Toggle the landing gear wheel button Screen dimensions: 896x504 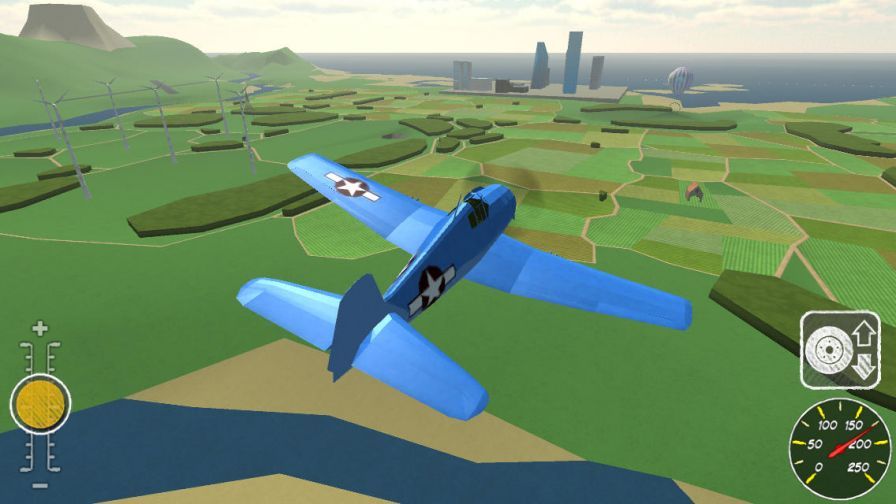839,349
